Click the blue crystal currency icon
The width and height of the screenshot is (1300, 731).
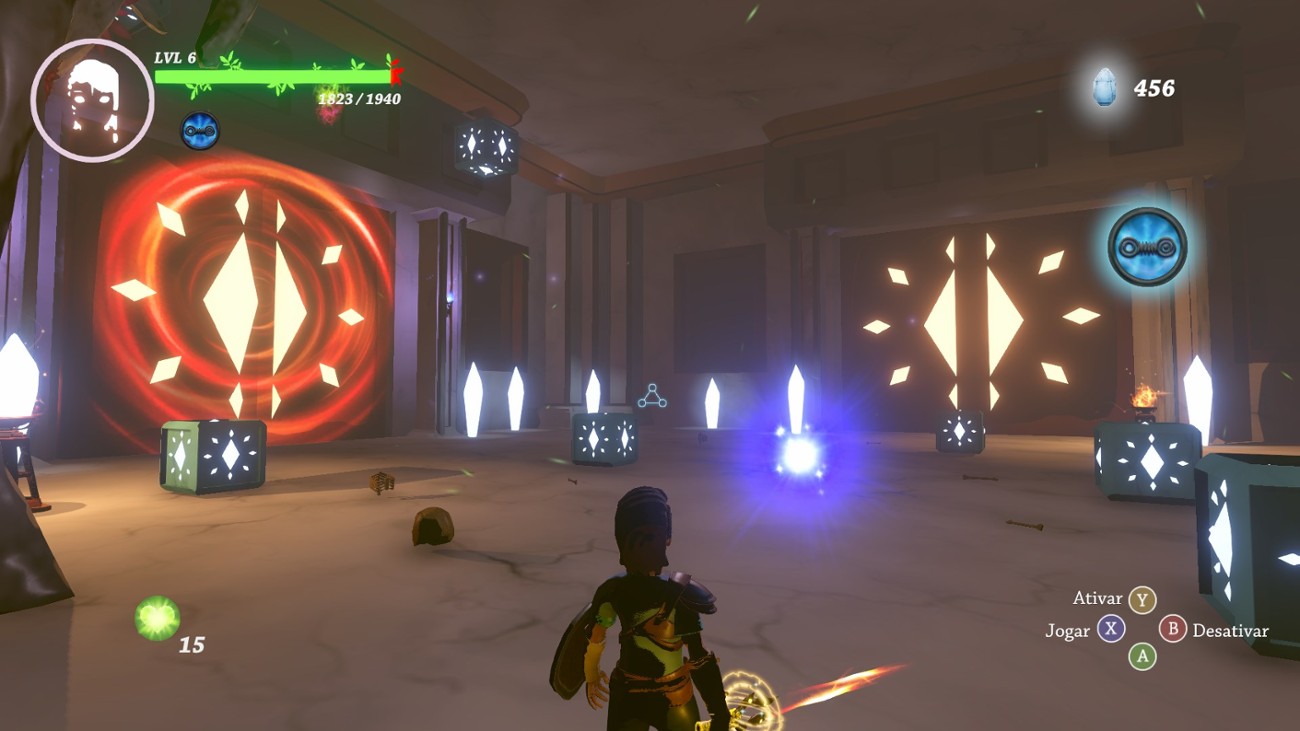pos(1104,88)
